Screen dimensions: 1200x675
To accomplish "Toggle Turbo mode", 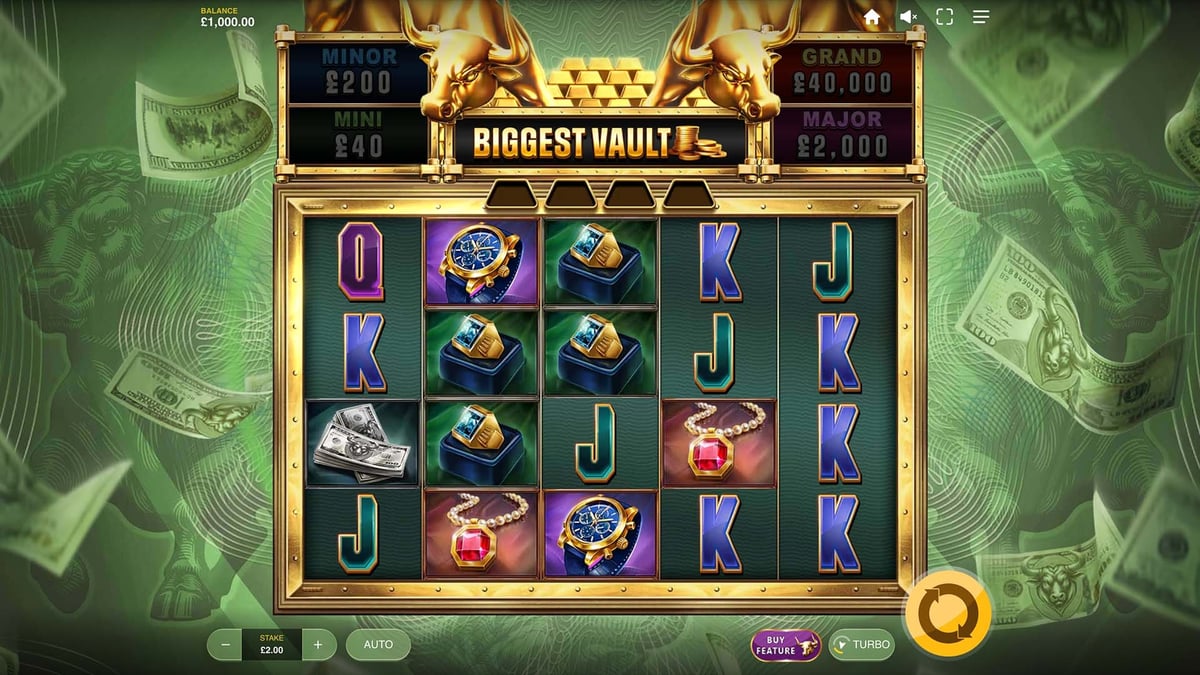I will [861, 645].
